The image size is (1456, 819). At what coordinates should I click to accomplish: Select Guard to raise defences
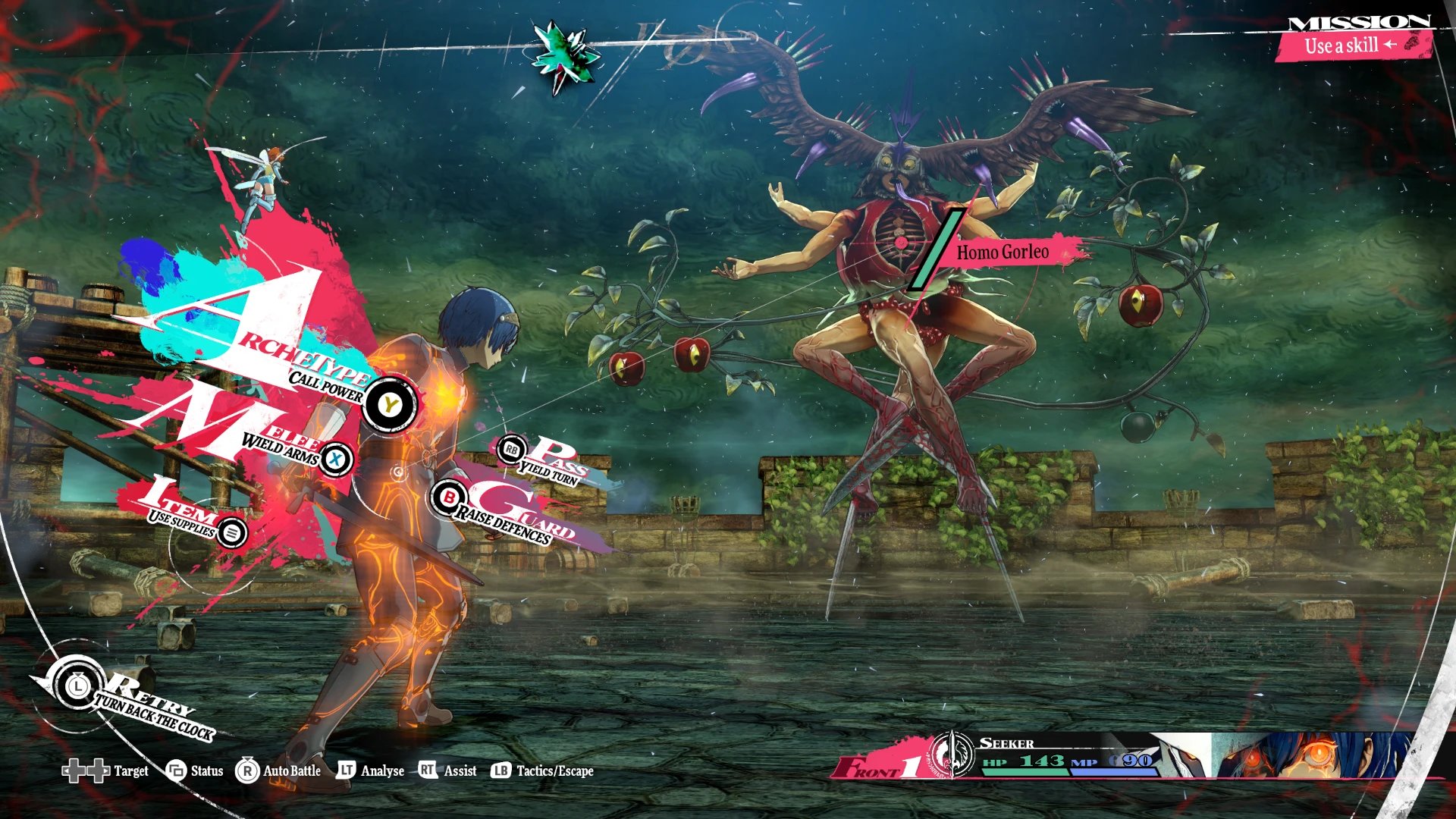pyautogui.click(x=449, y=497)
